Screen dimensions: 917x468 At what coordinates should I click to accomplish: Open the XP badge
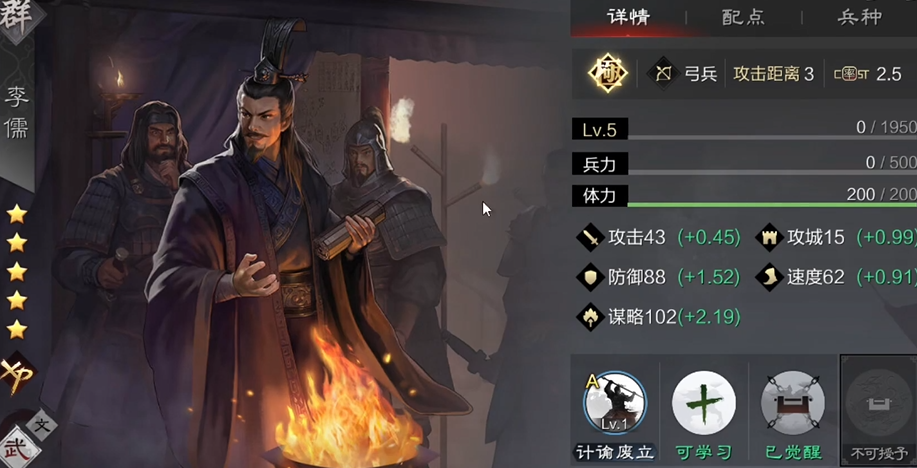tap(17, 374)
